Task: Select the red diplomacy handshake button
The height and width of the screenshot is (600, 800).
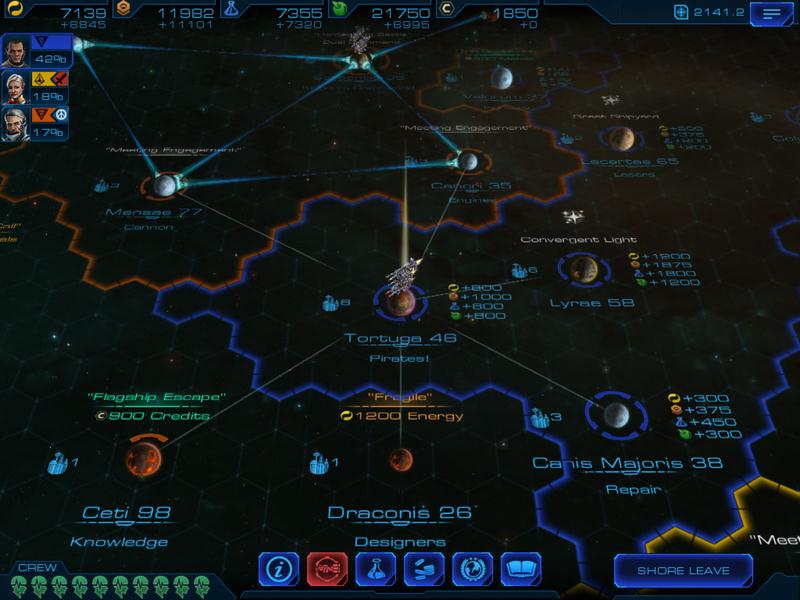Action: click(x=327, y=571)
